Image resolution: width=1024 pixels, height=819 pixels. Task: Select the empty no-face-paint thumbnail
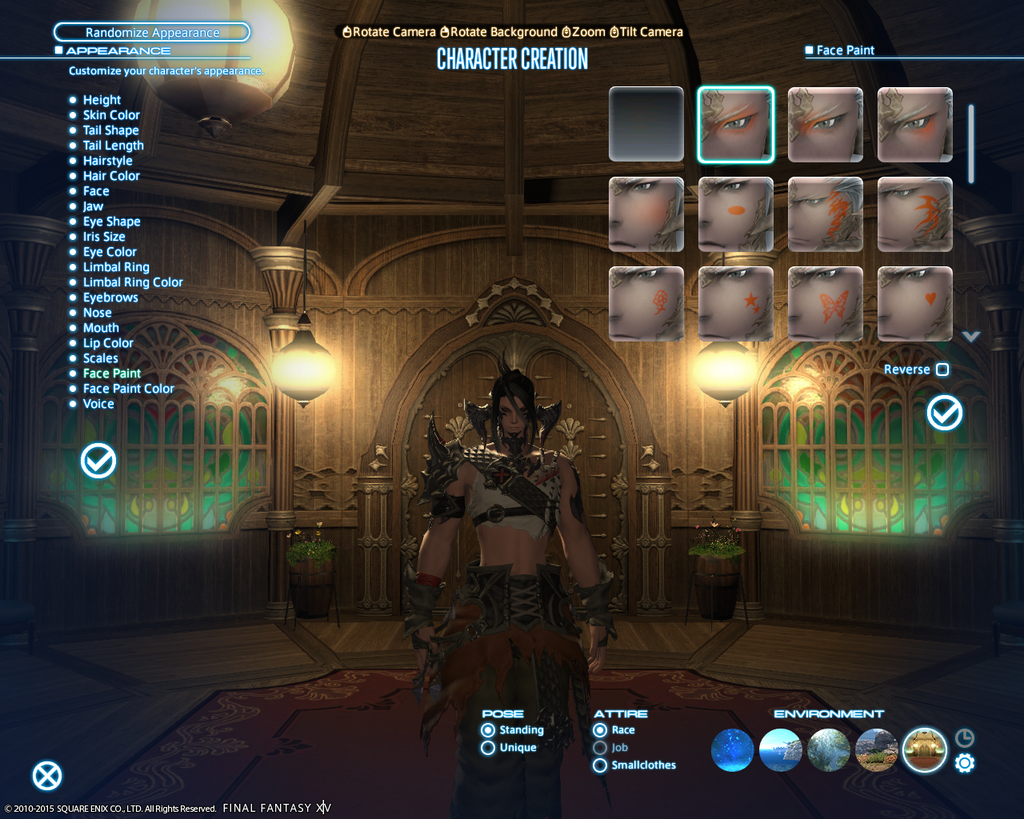pos(646,124)
